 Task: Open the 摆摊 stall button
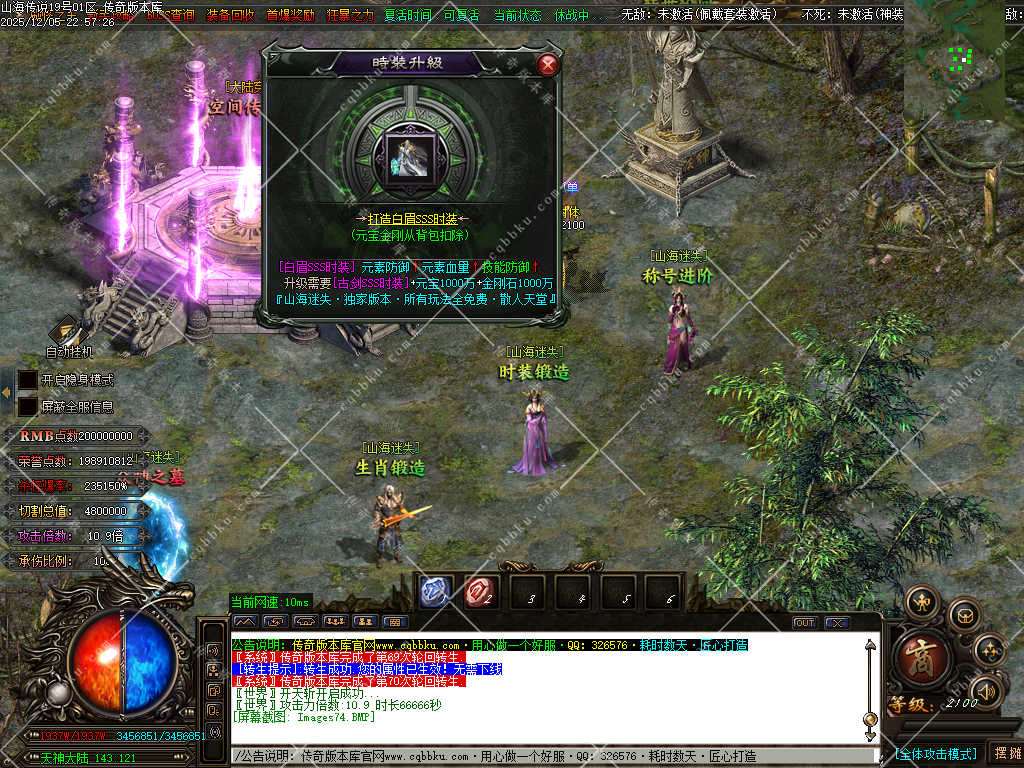click(x=1004, y=753)
